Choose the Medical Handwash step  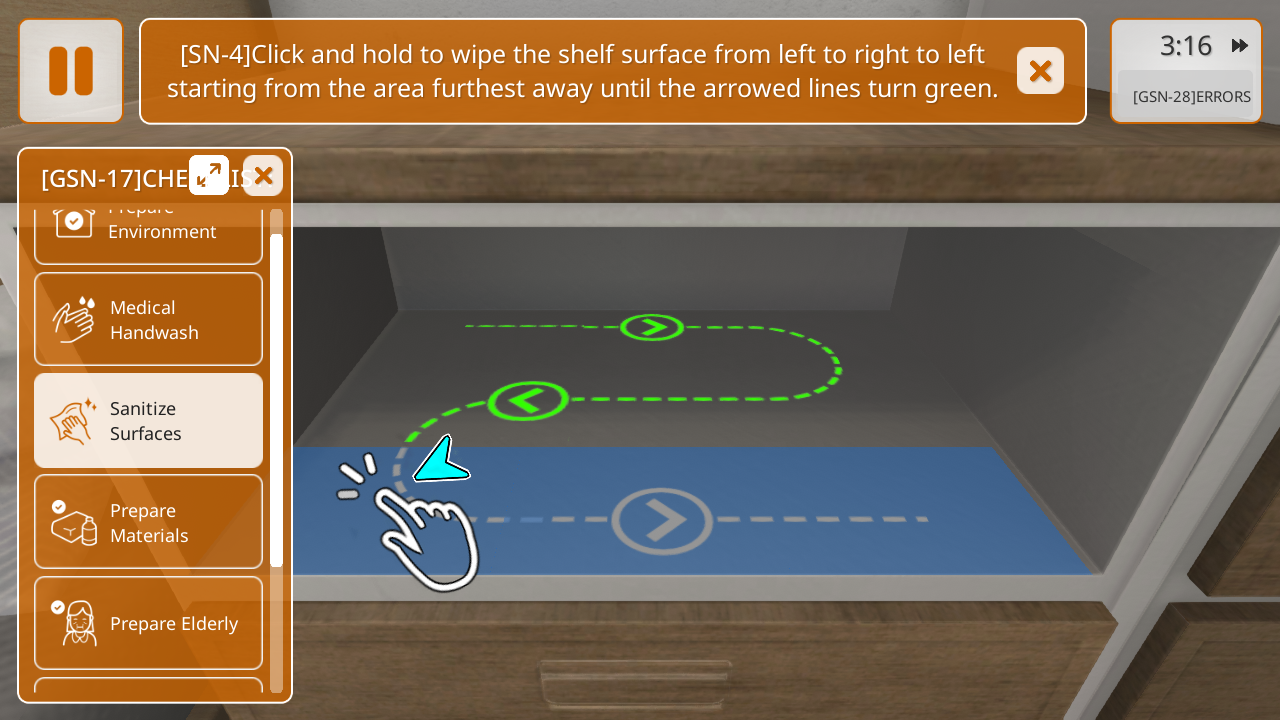pyautogui.click(x=148, y=320)
